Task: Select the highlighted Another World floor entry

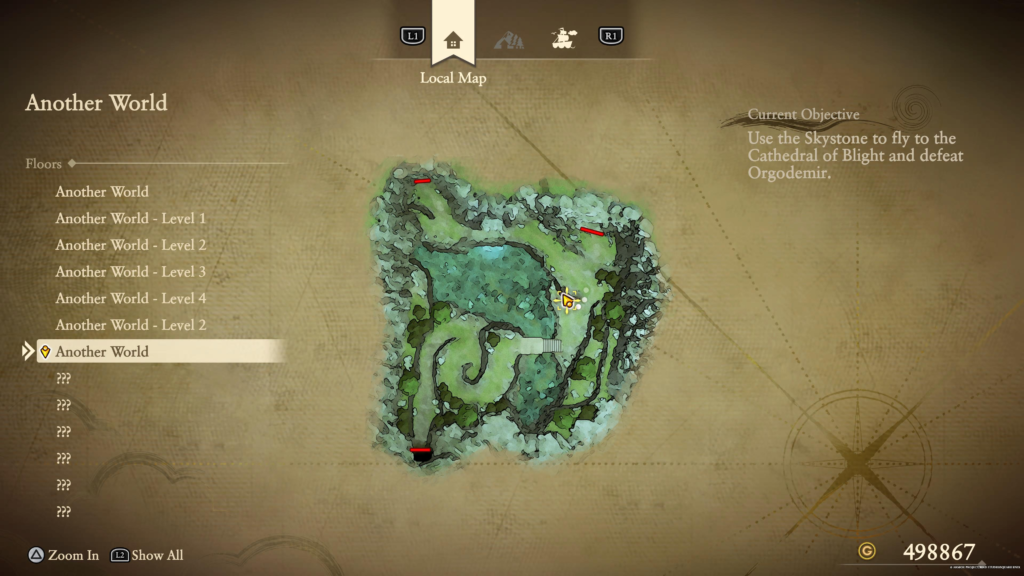Action: click(102, 351)
